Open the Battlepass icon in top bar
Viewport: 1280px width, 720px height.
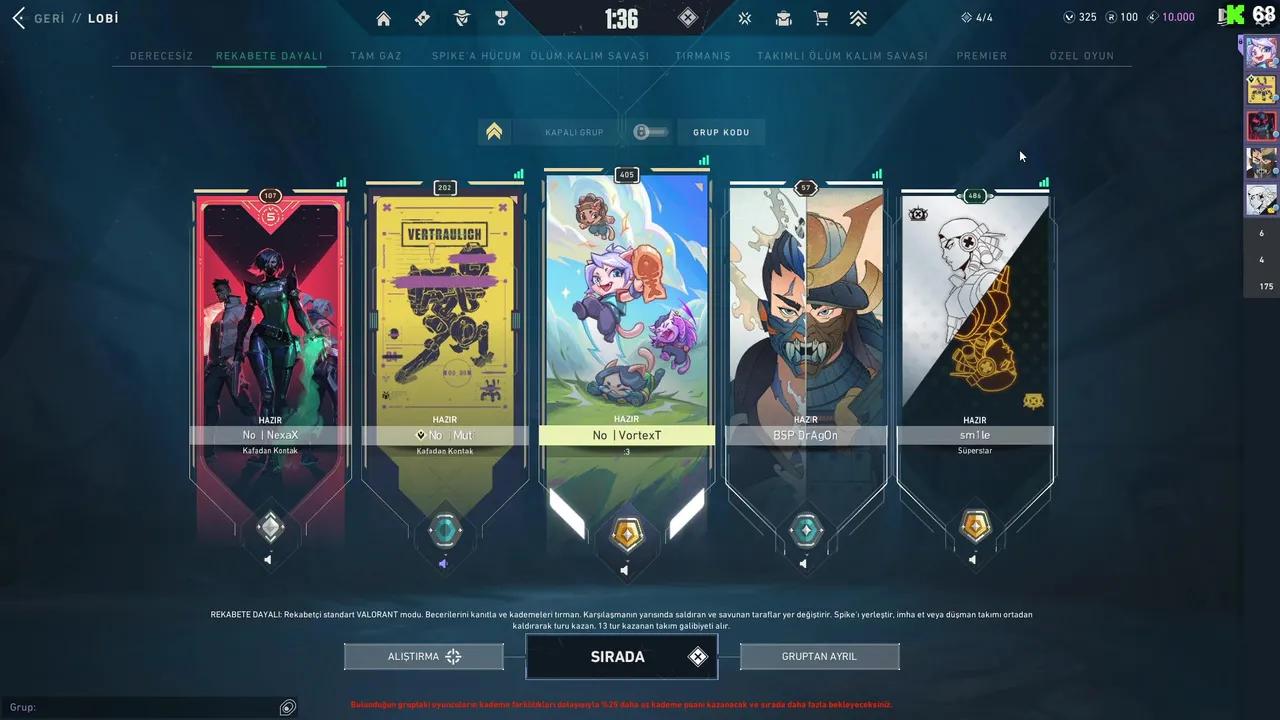pos(422,18)
